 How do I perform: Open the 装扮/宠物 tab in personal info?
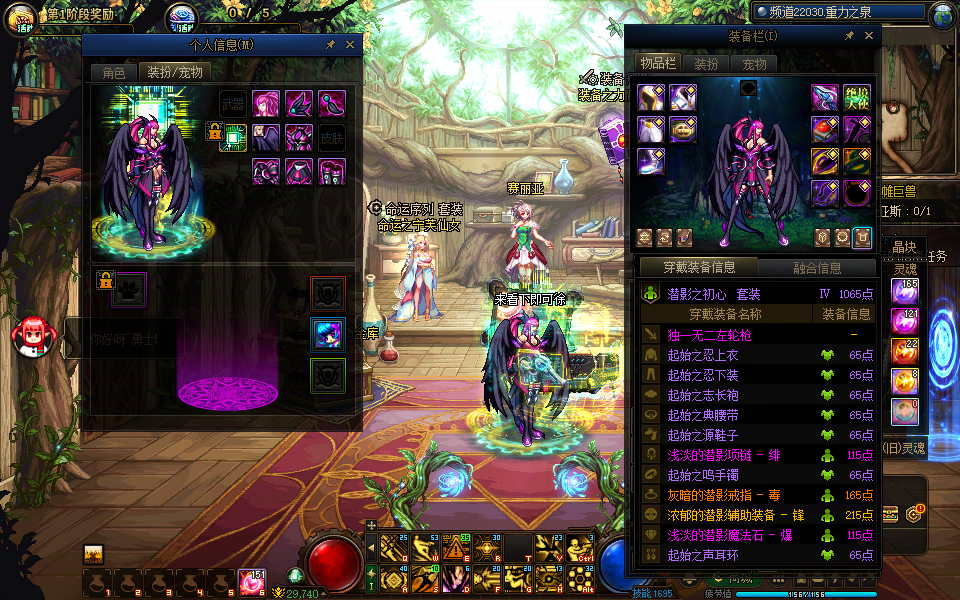(174, 72)
